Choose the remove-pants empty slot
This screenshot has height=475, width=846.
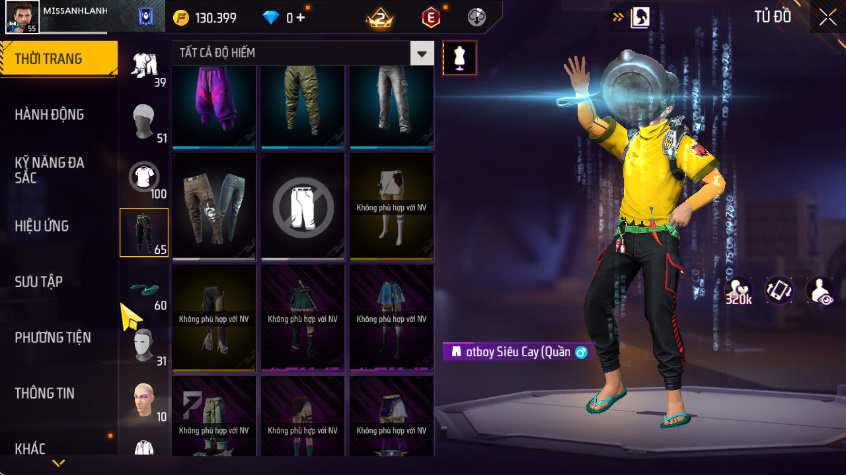click(303, 207)
